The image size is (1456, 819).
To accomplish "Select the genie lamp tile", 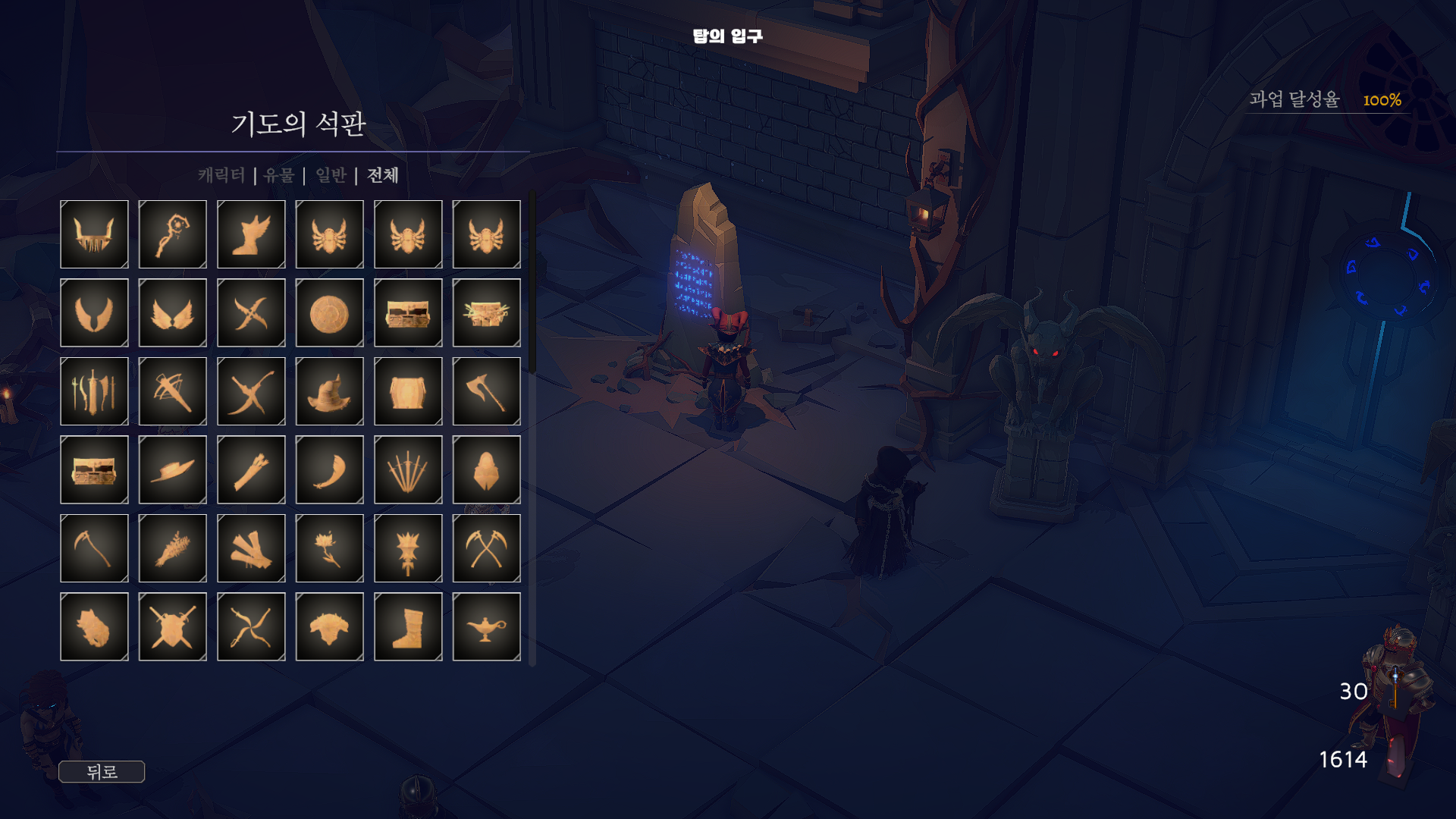I will [x=486, y=626].
